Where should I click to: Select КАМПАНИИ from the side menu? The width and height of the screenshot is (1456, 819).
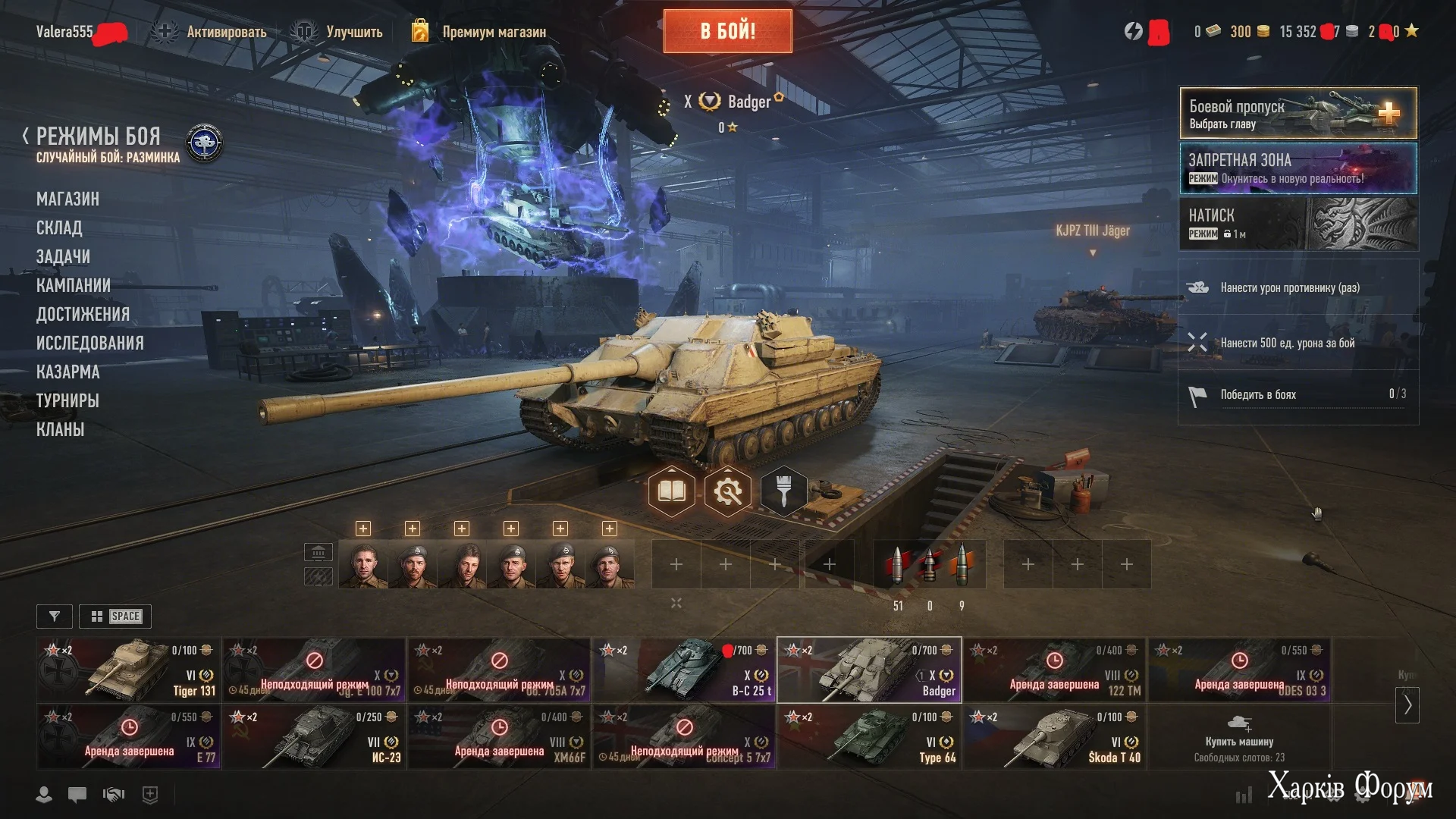[x=74, y=285]
